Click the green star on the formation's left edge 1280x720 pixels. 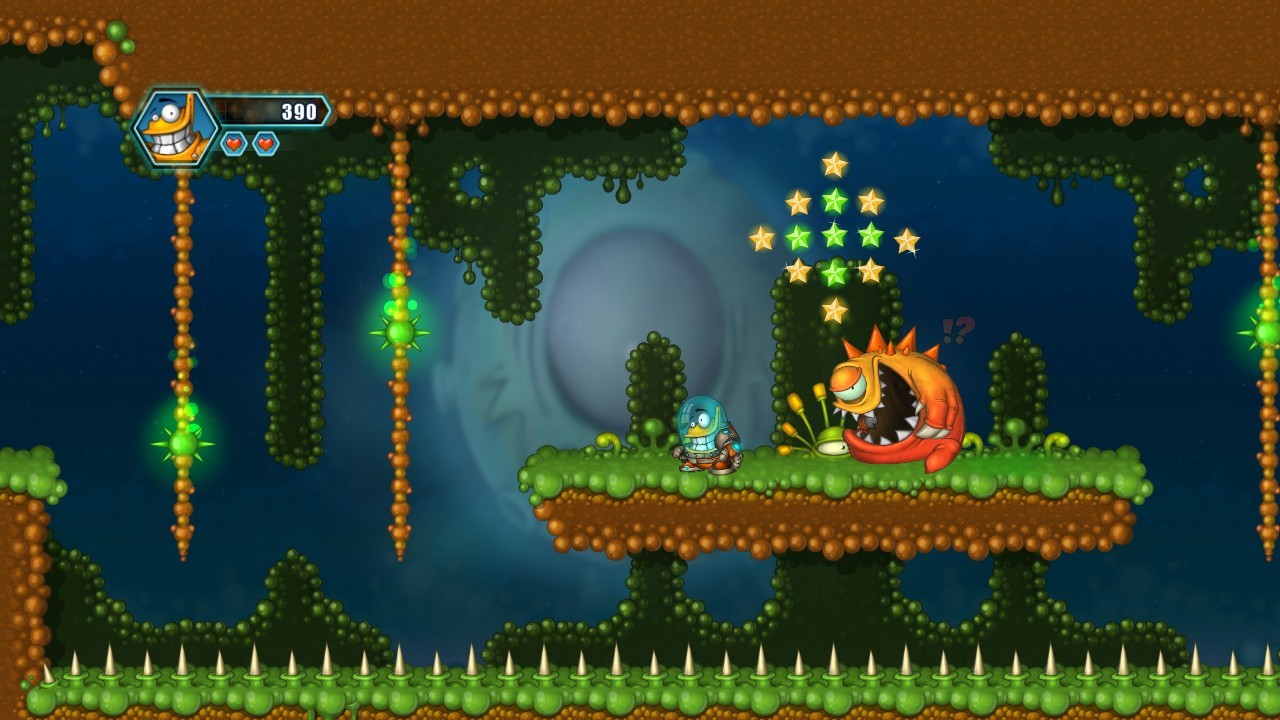tap(797, 236)
